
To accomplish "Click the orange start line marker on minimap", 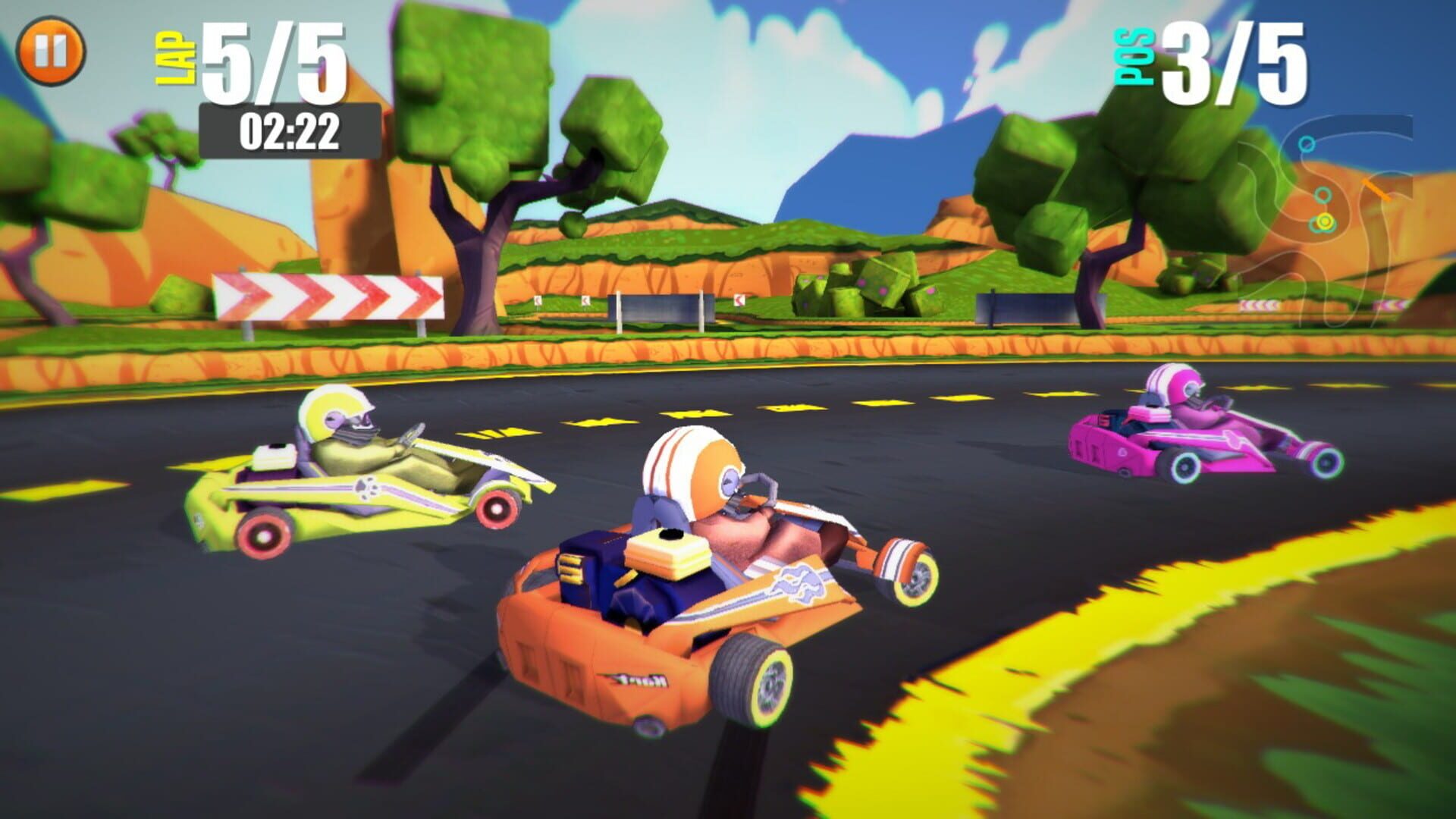I will (1376, 190).
